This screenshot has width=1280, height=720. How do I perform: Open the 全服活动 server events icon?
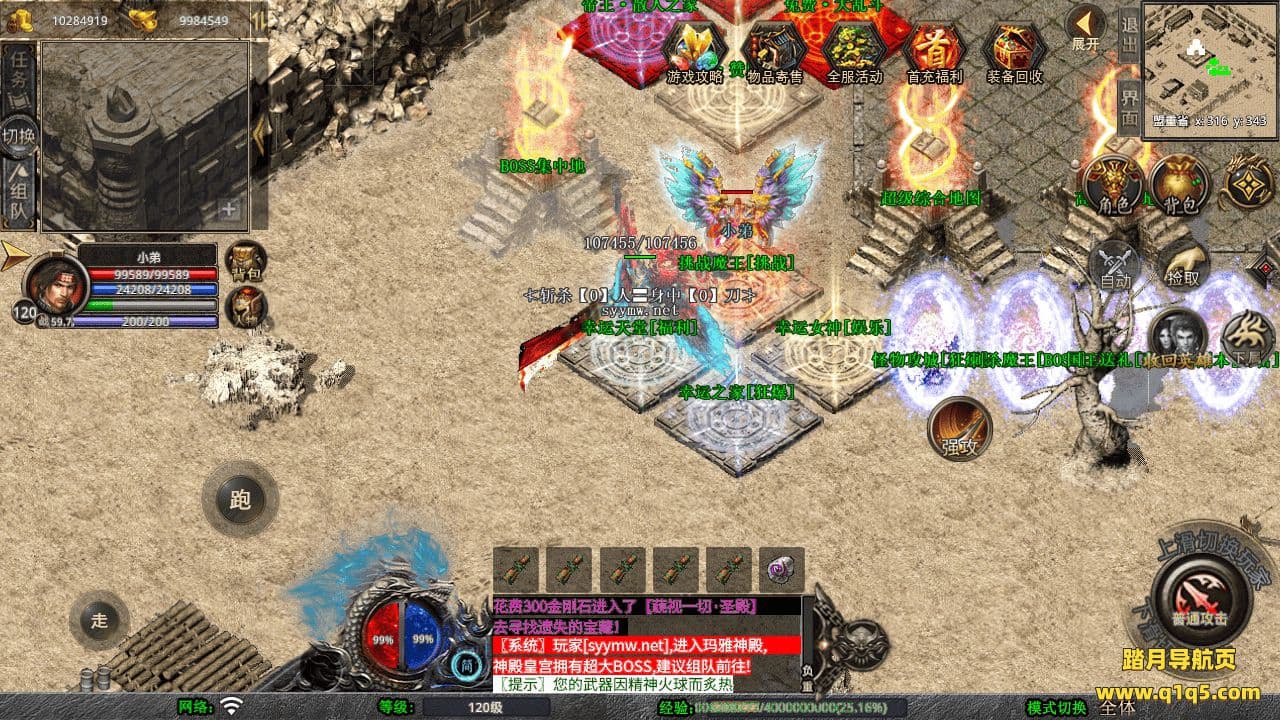[x=855, y=51]
